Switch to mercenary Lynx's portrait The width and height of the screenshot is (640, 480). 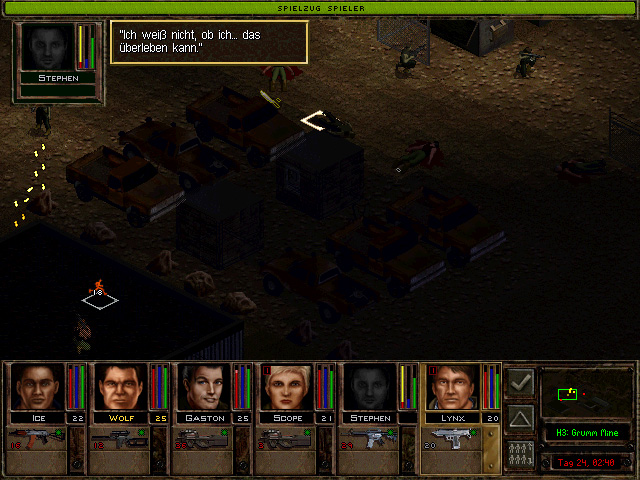(453, 387)
